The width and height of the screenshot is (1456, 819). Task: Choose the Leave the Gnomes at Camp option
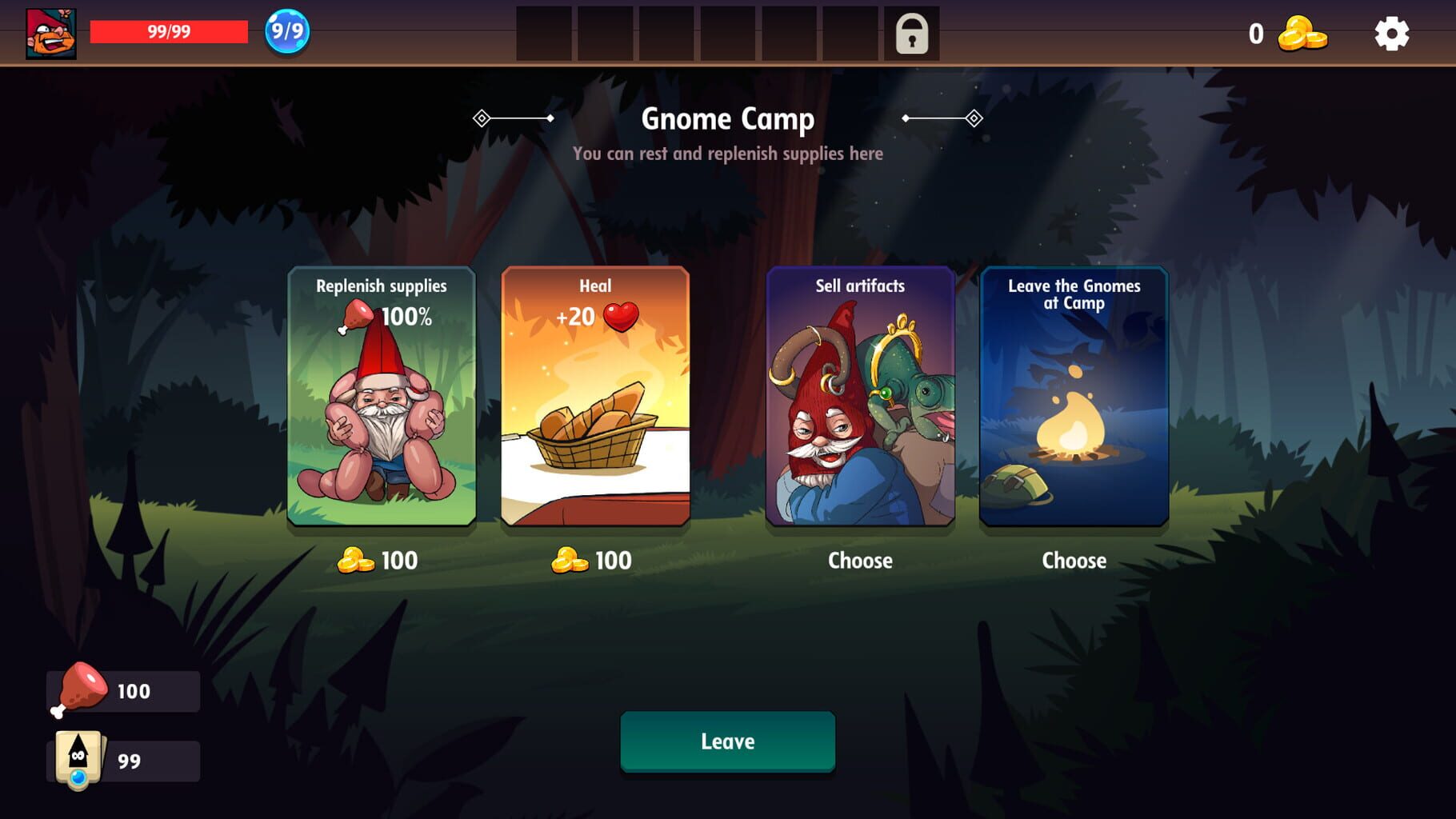1074,398
